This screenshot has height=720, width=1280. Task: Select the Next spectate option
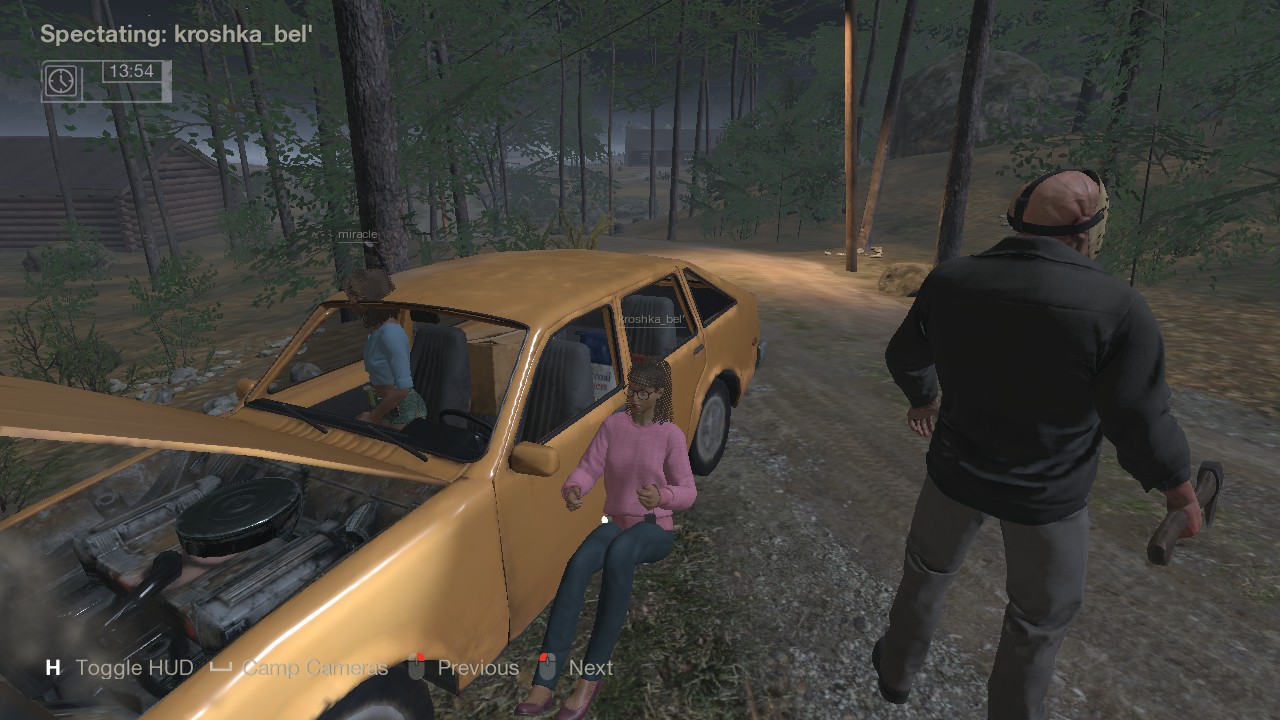coord(590,666)
